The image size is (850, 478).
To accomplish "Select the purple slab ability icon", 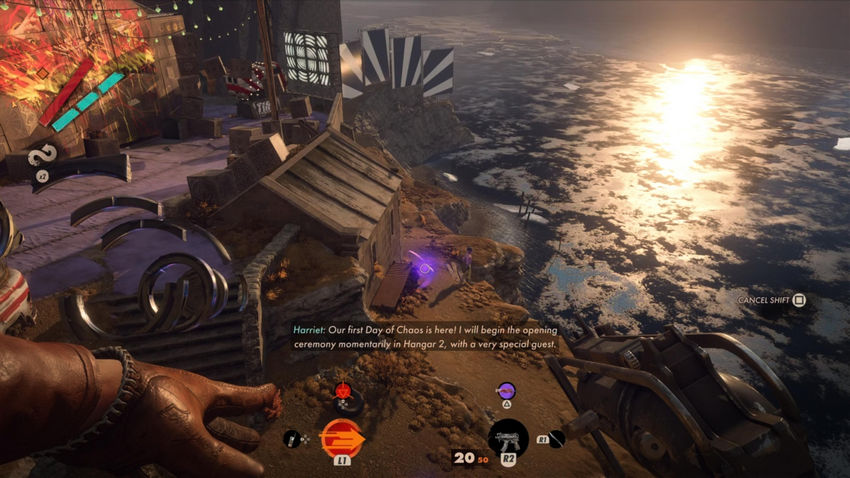I will [x=506, y=390].
